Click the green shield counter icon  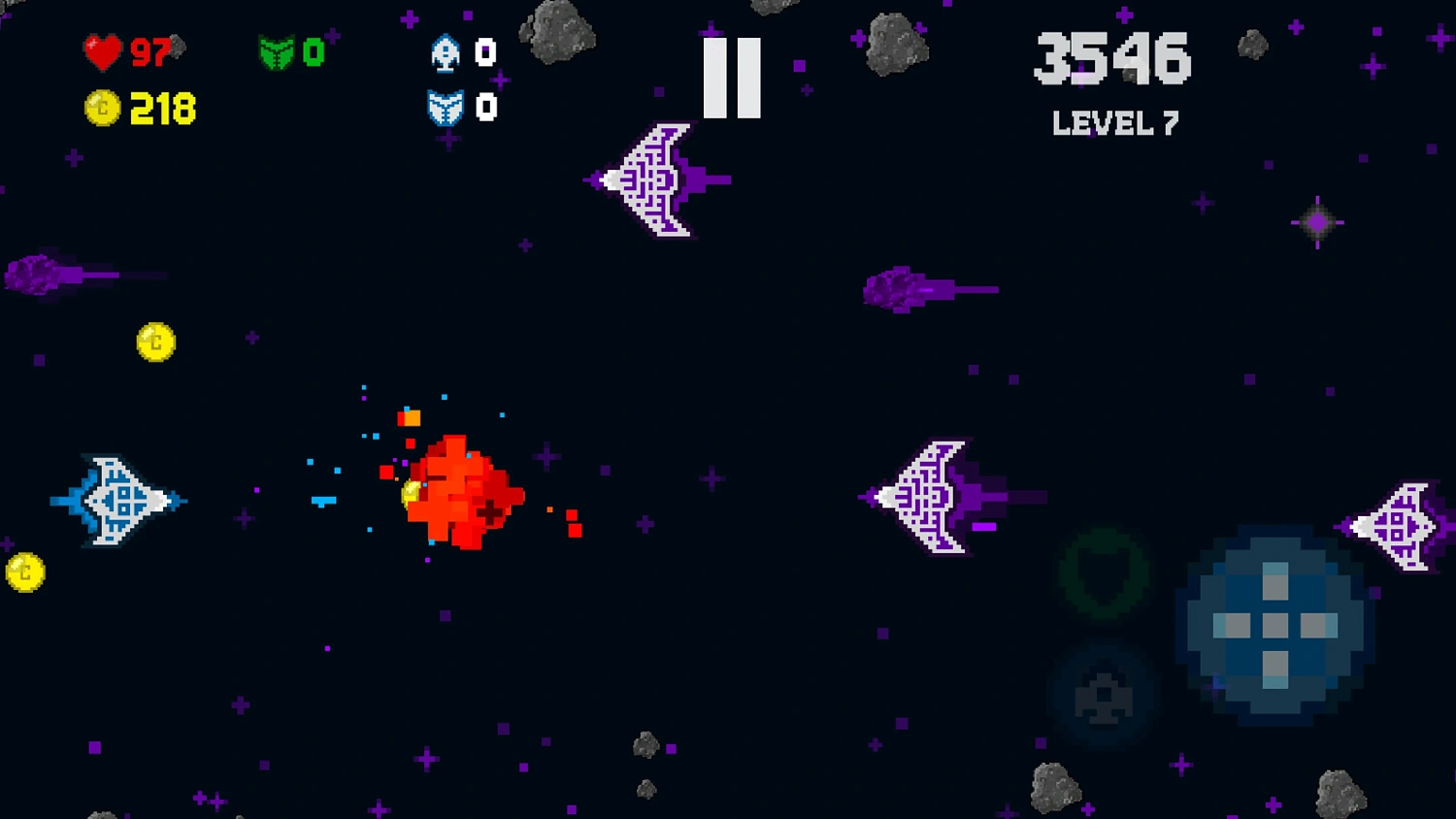[x=279, y=53]
